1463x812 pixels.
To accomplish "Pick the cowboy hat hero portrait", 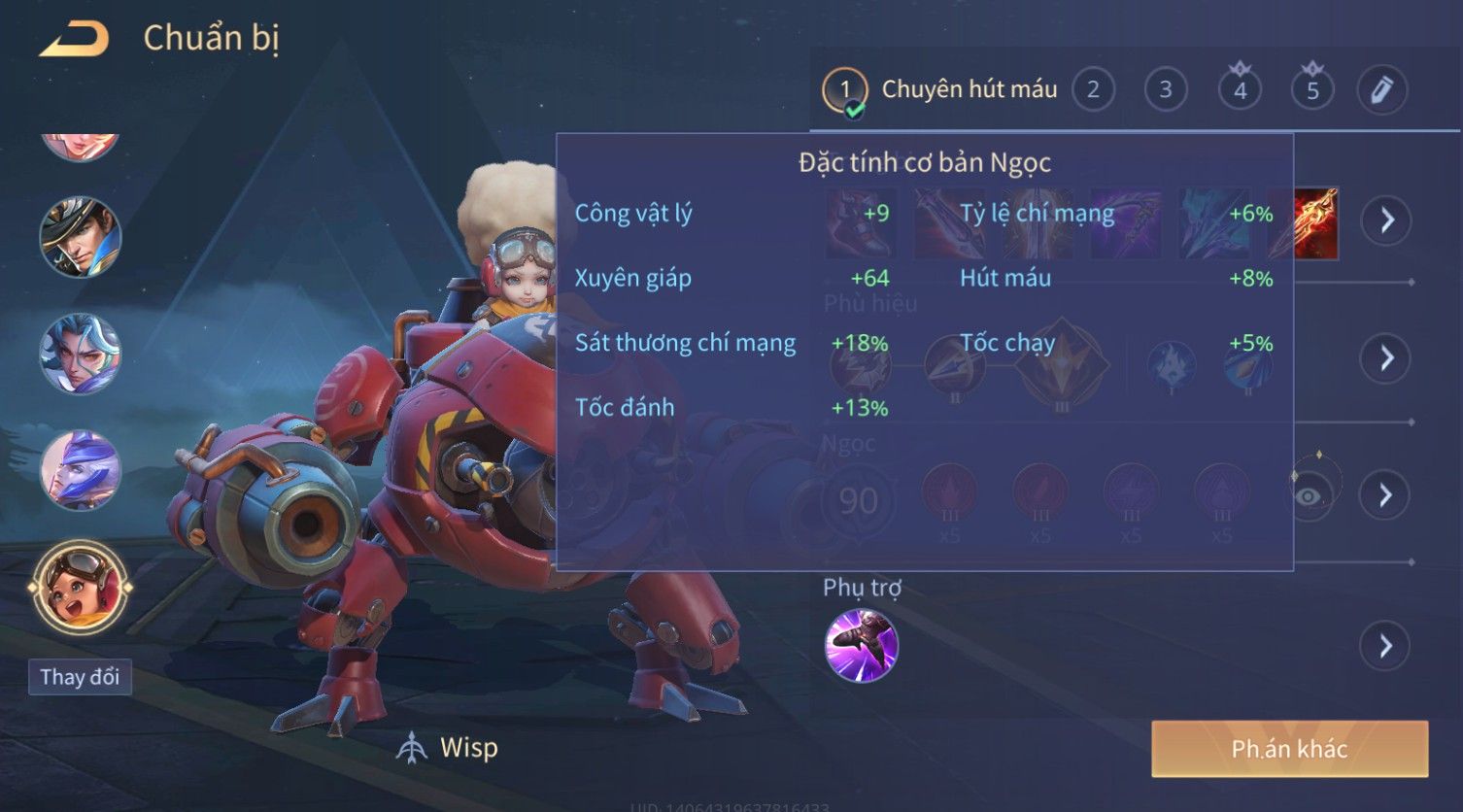I will tap(81, 237).
